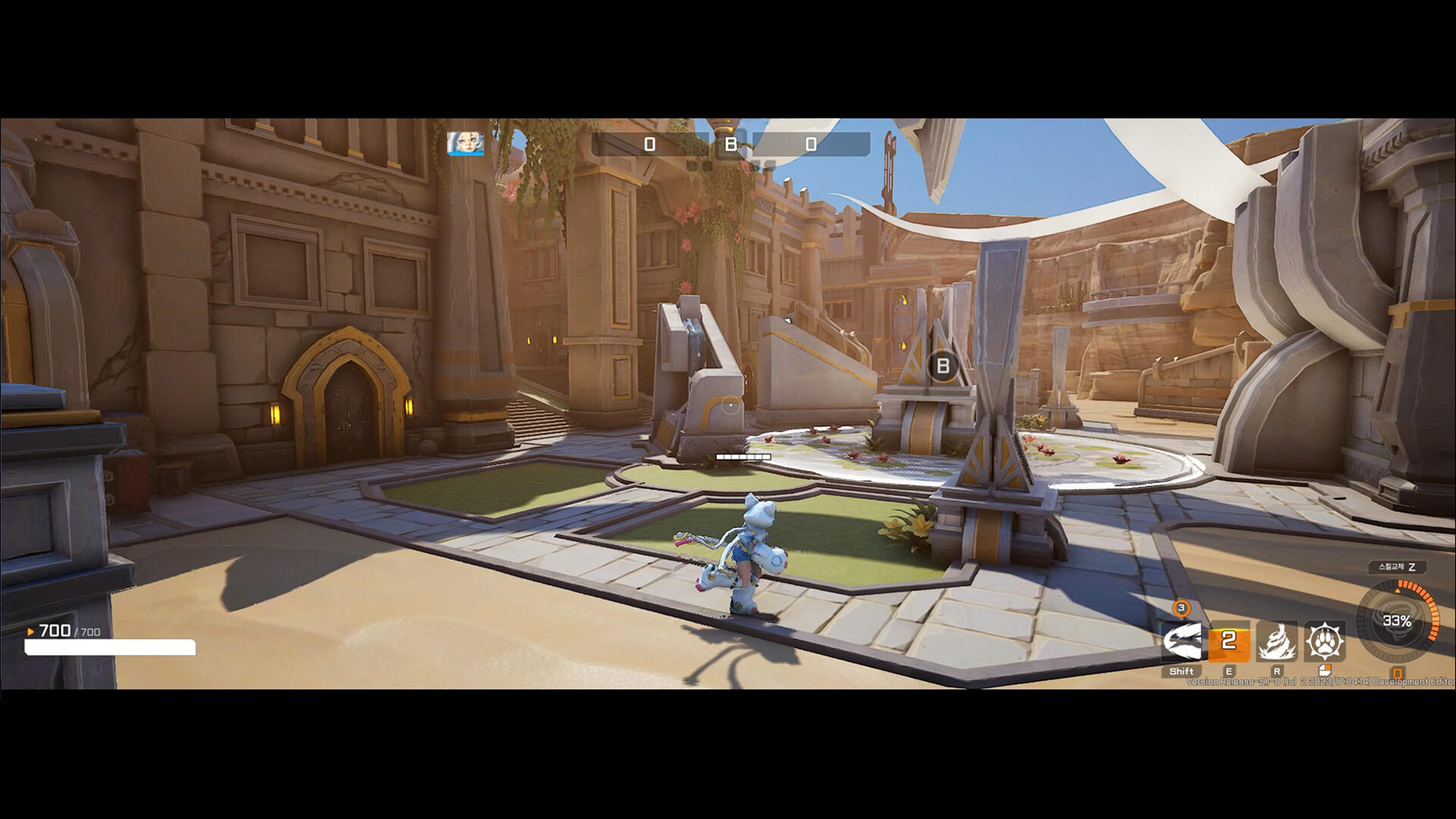Click the left team score of 0
This screenshot has height=819, width=1456.
(x=648, y=143)
